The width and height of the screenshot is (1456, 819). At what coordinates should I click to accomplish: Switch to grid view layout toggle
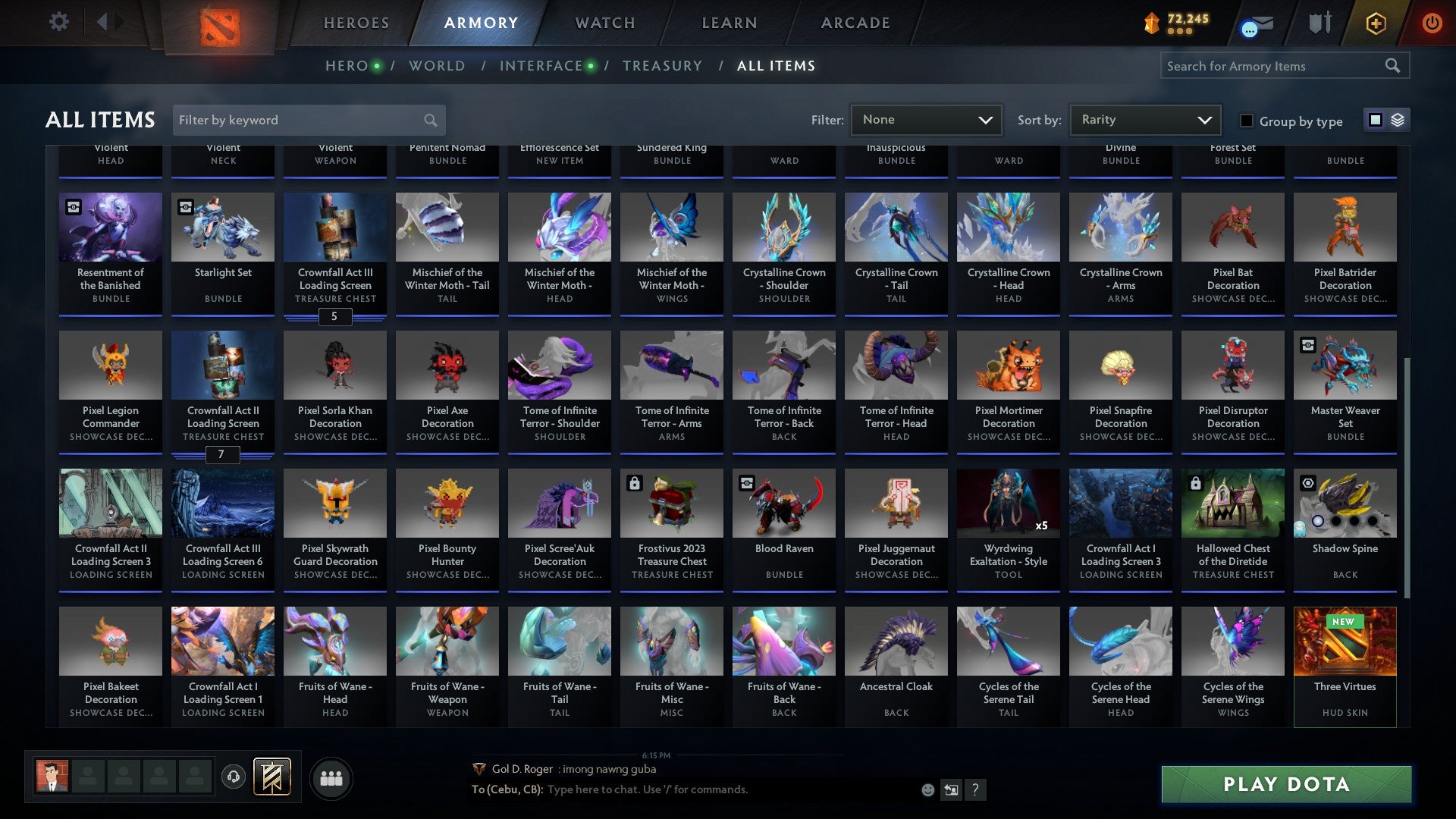click(x=1374, y=120)
